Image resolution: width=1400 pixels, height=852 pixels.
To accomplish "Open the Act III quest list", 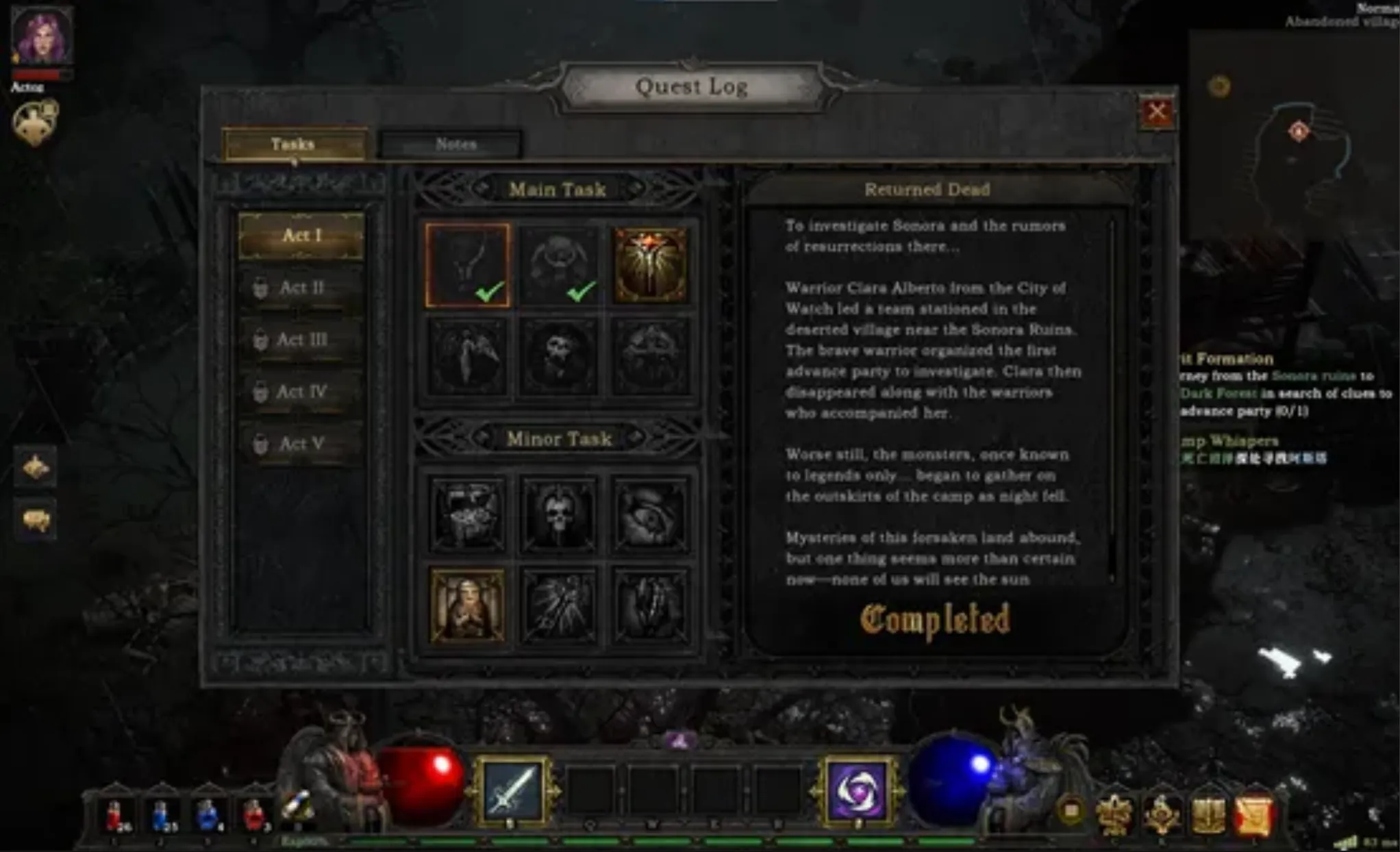I will pos(301,339).
